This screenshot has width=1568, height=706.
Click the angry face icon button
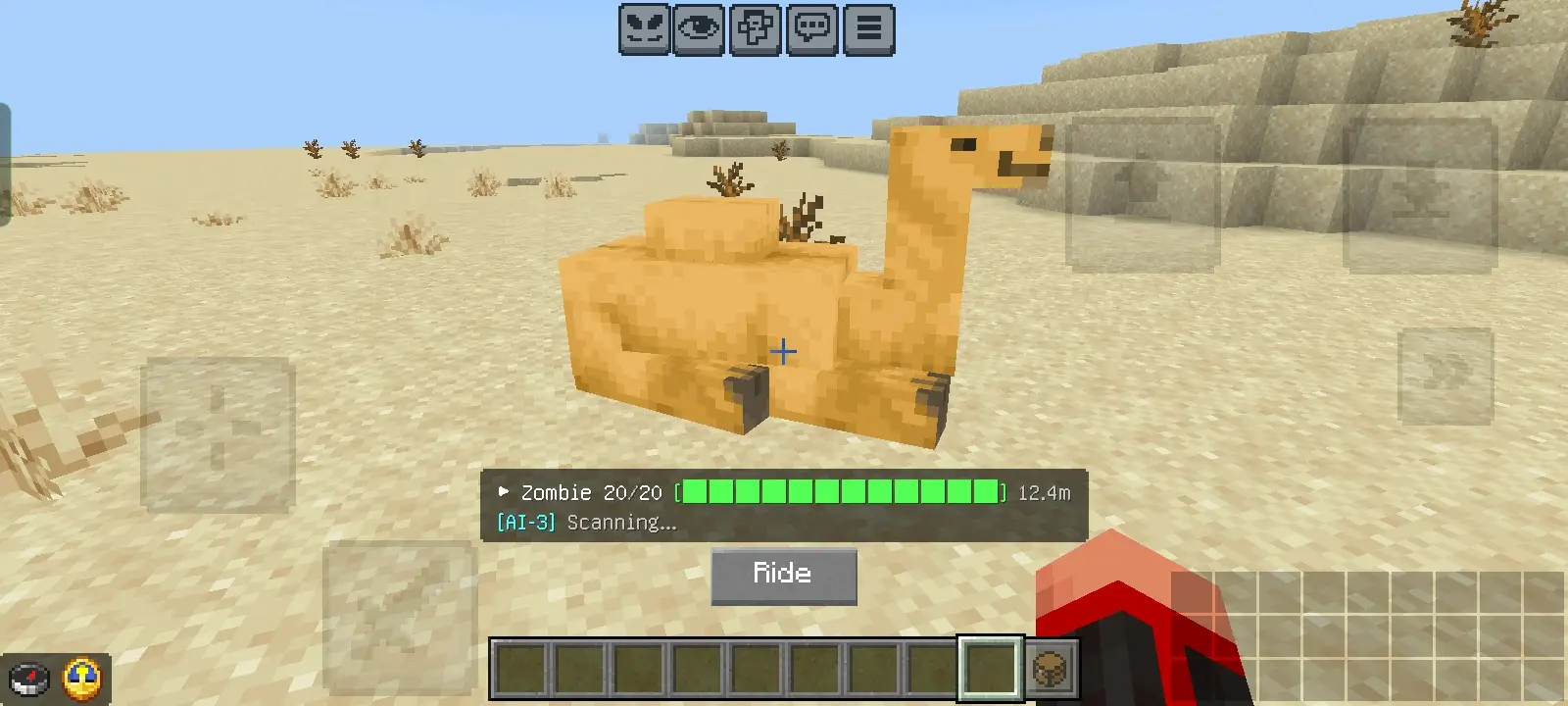[x=643, y=29]
